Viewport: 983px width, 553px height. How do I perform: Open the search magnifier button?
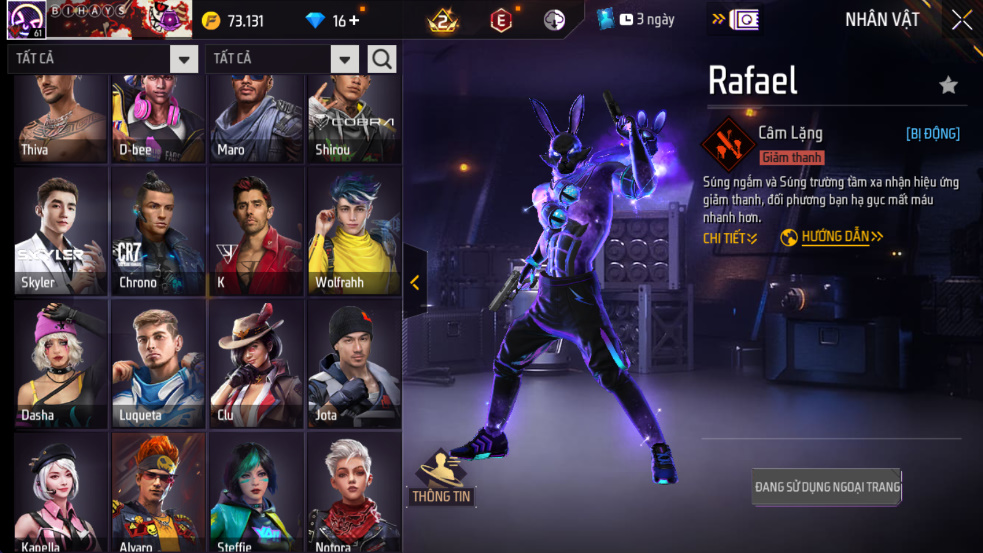pyautogui.click(x=382, y=59)
